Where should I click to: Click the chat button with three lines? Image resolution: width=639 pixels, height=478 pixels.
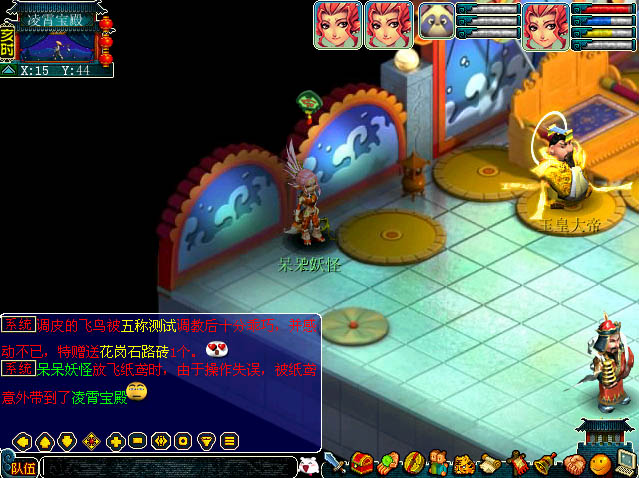coord(229,441)
